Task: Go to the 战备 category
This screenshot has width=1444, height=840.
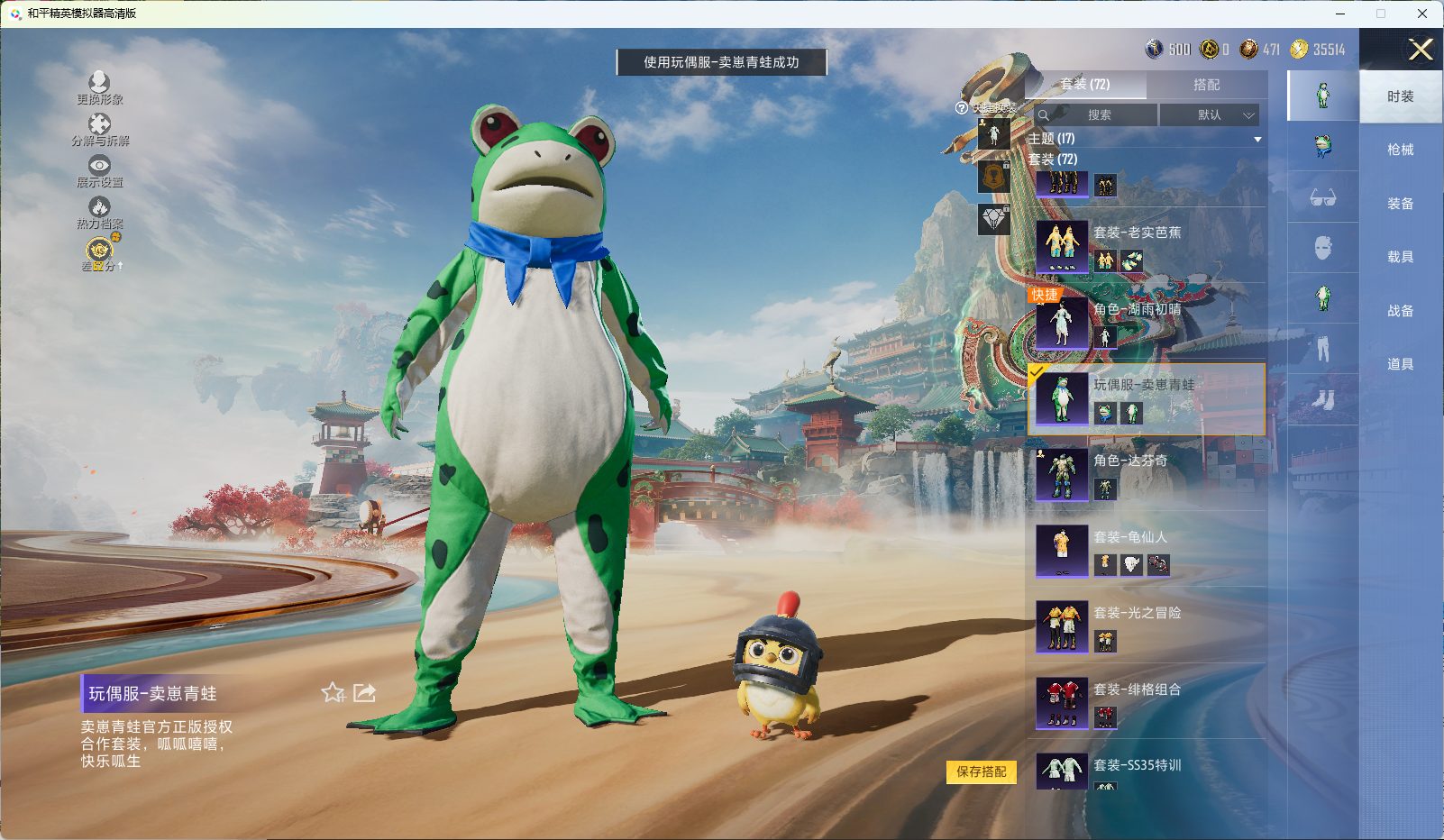Action: pos(1400,311)
